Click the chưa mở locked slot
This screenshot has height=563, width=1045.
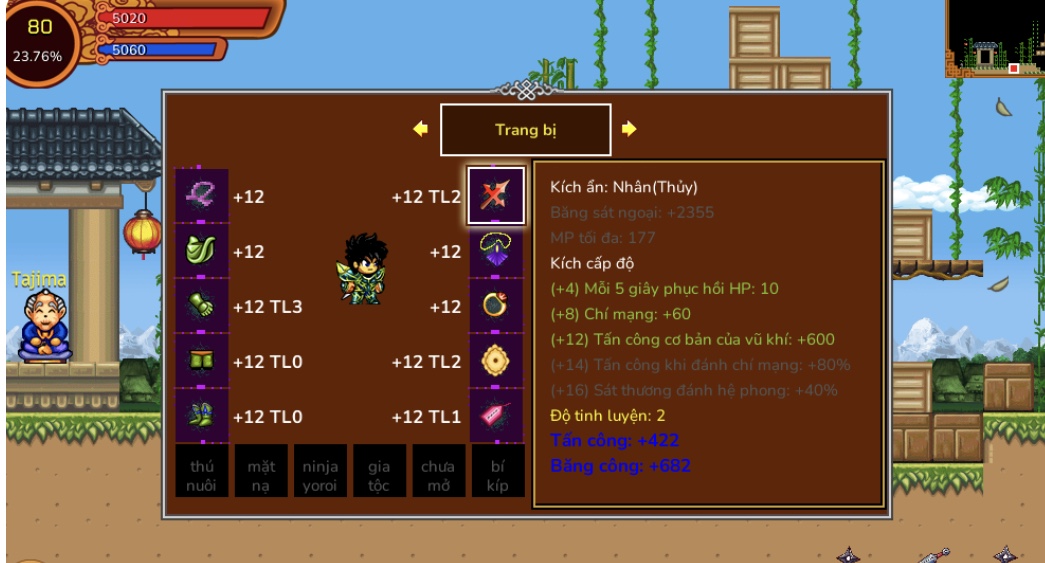tap(438, 471)
